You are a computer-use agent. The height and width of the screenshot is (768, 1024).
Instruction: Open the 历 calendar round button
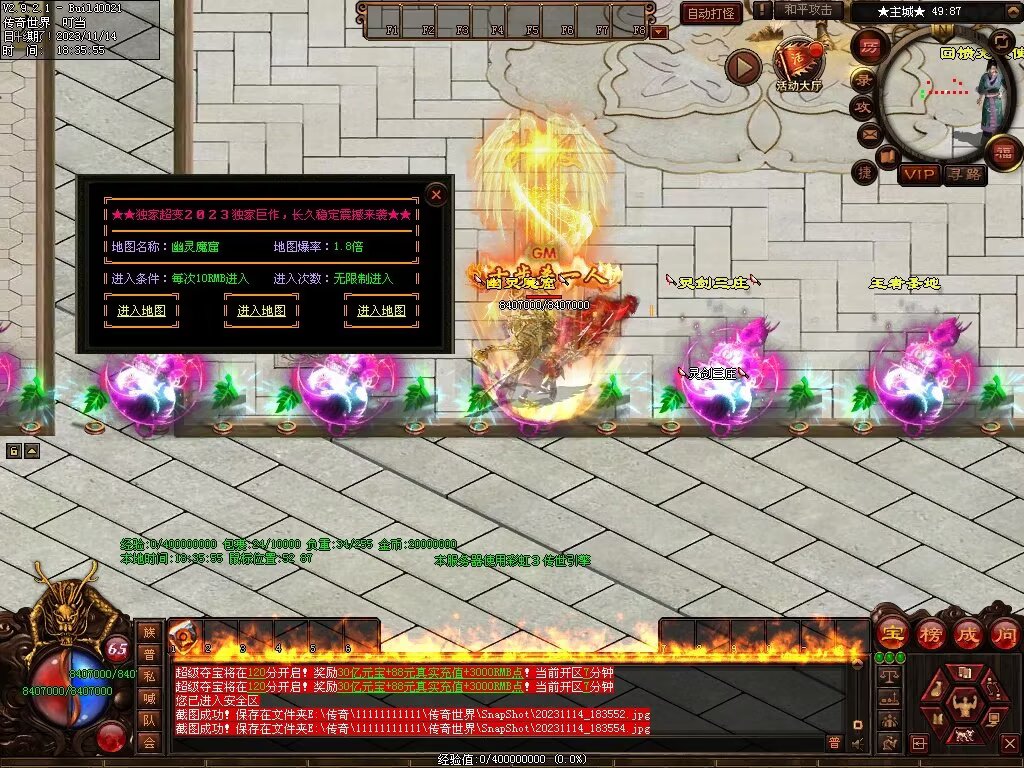coord(869,48)
